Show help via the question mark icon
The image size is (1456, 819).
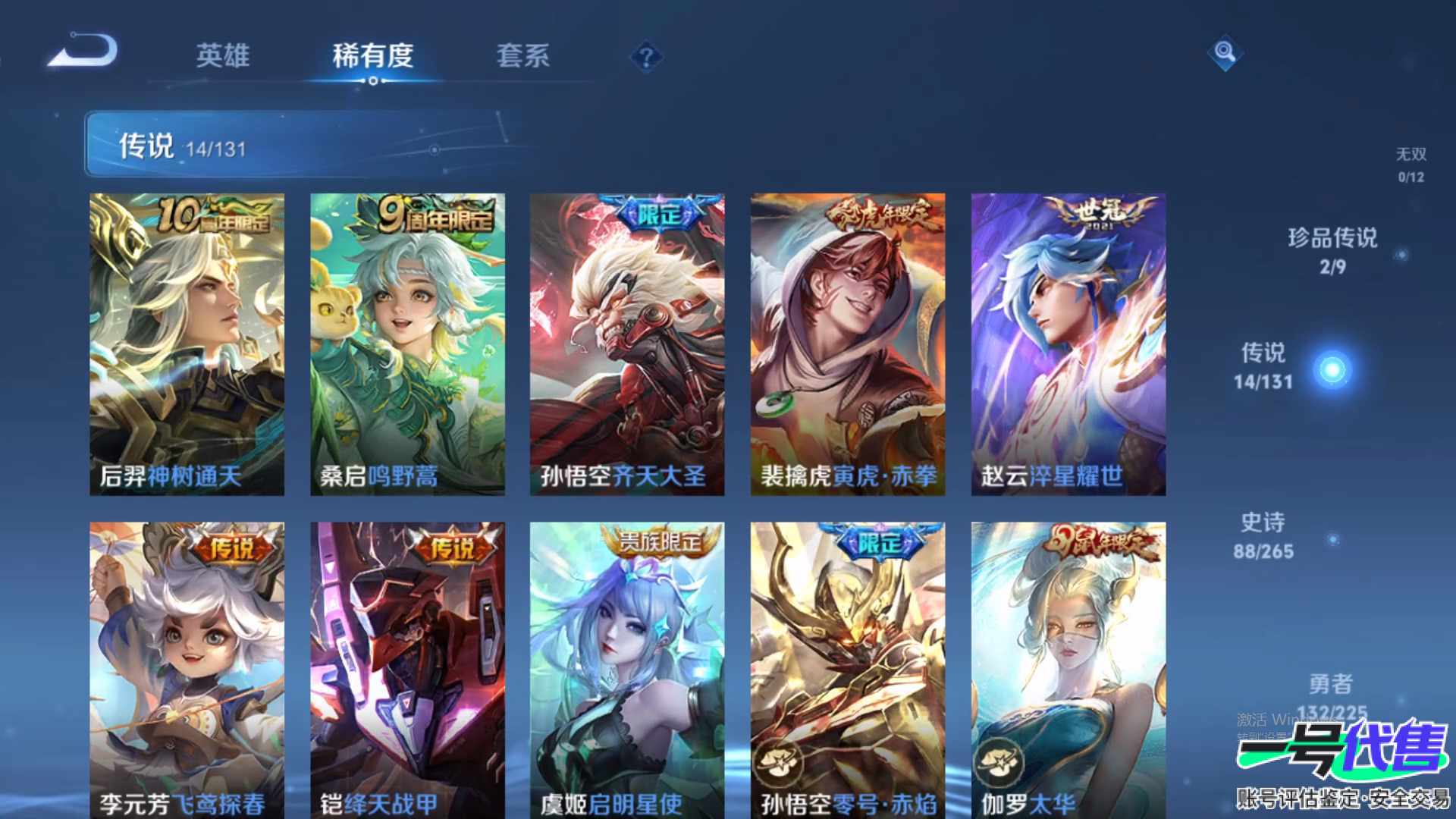pos(646,57)
